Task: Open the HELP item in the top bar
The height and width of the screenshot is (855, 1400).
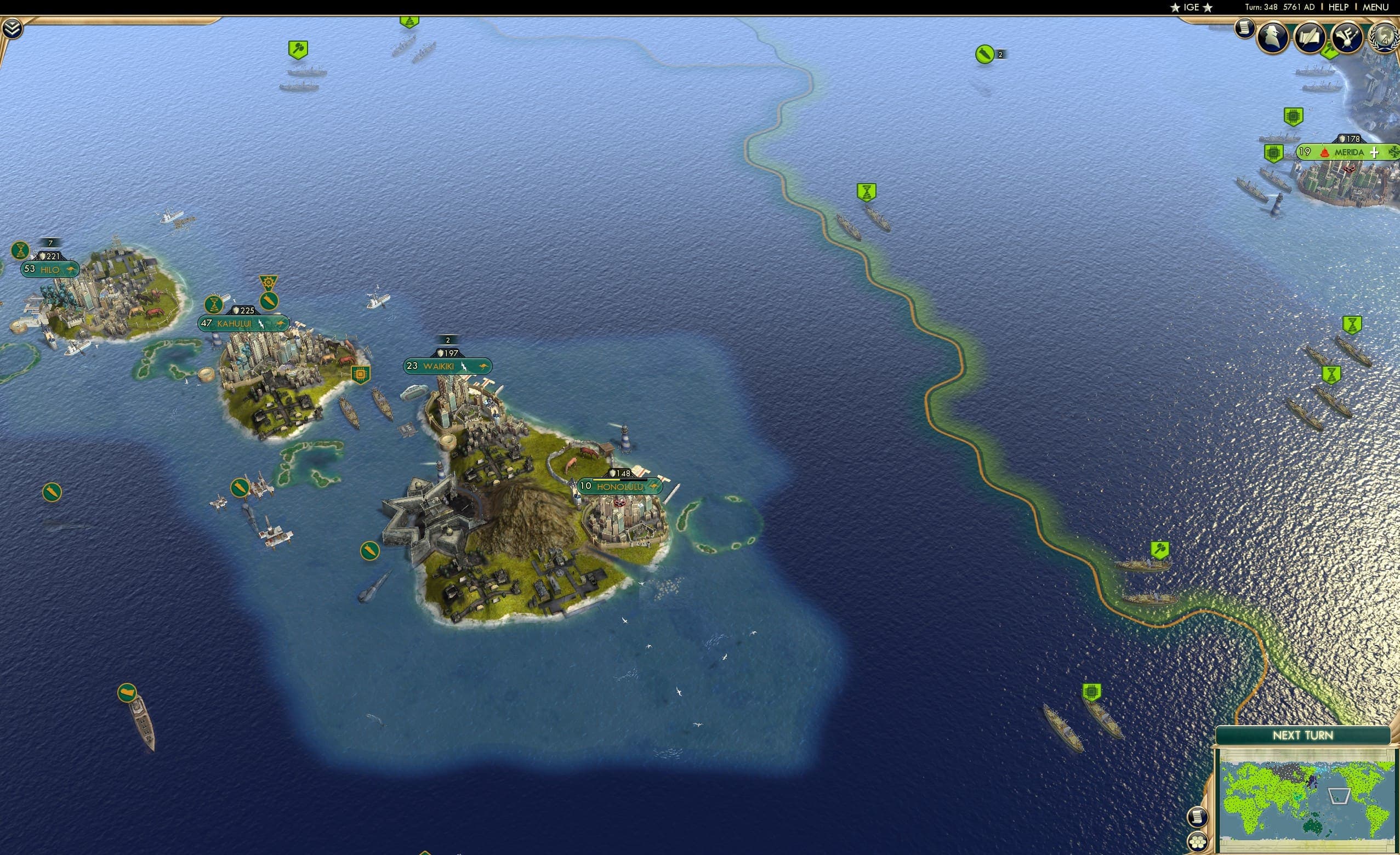Action: point(1339,7)
